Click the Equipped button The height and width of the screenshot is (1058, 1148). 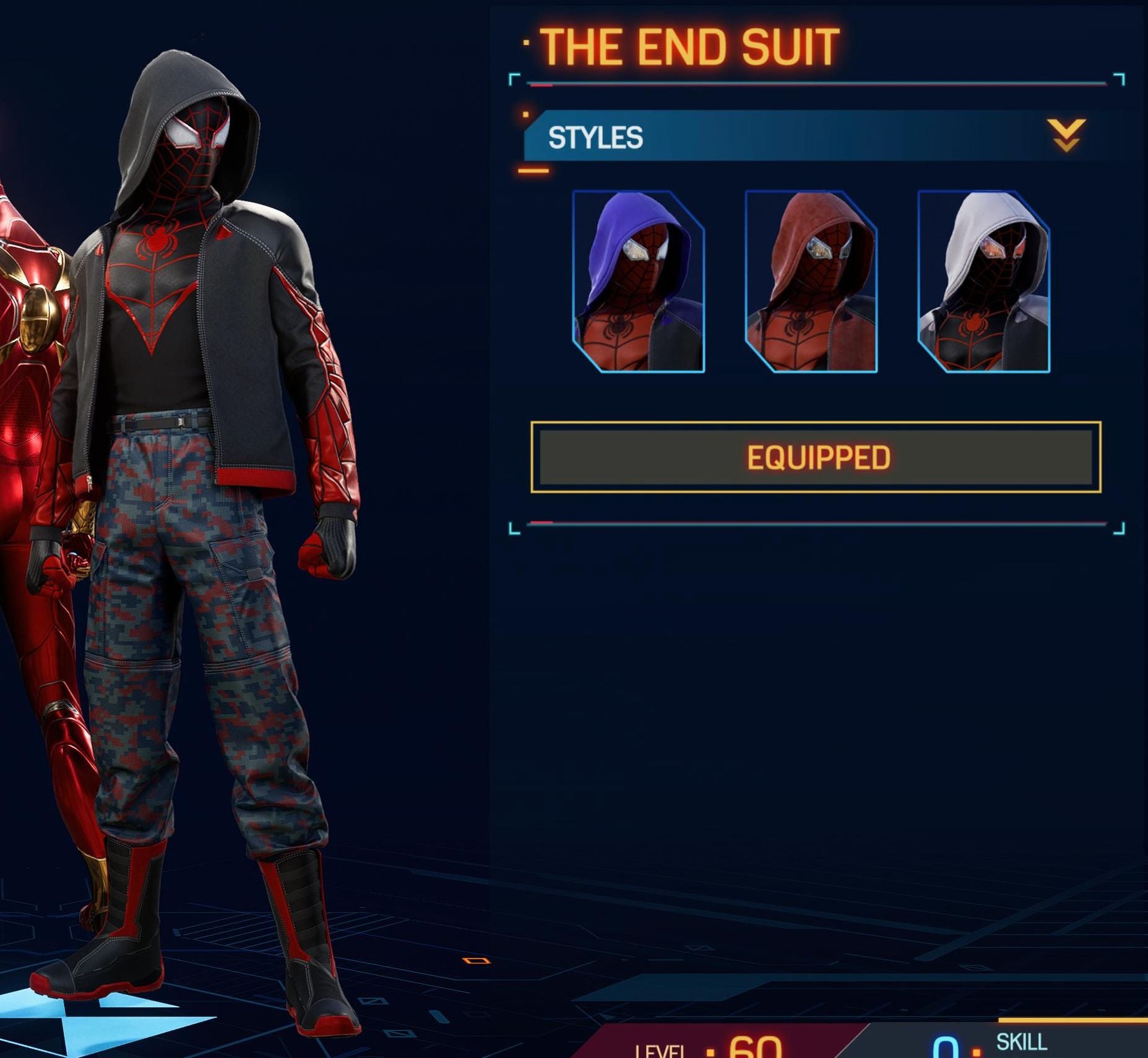[x=816, y=457]
